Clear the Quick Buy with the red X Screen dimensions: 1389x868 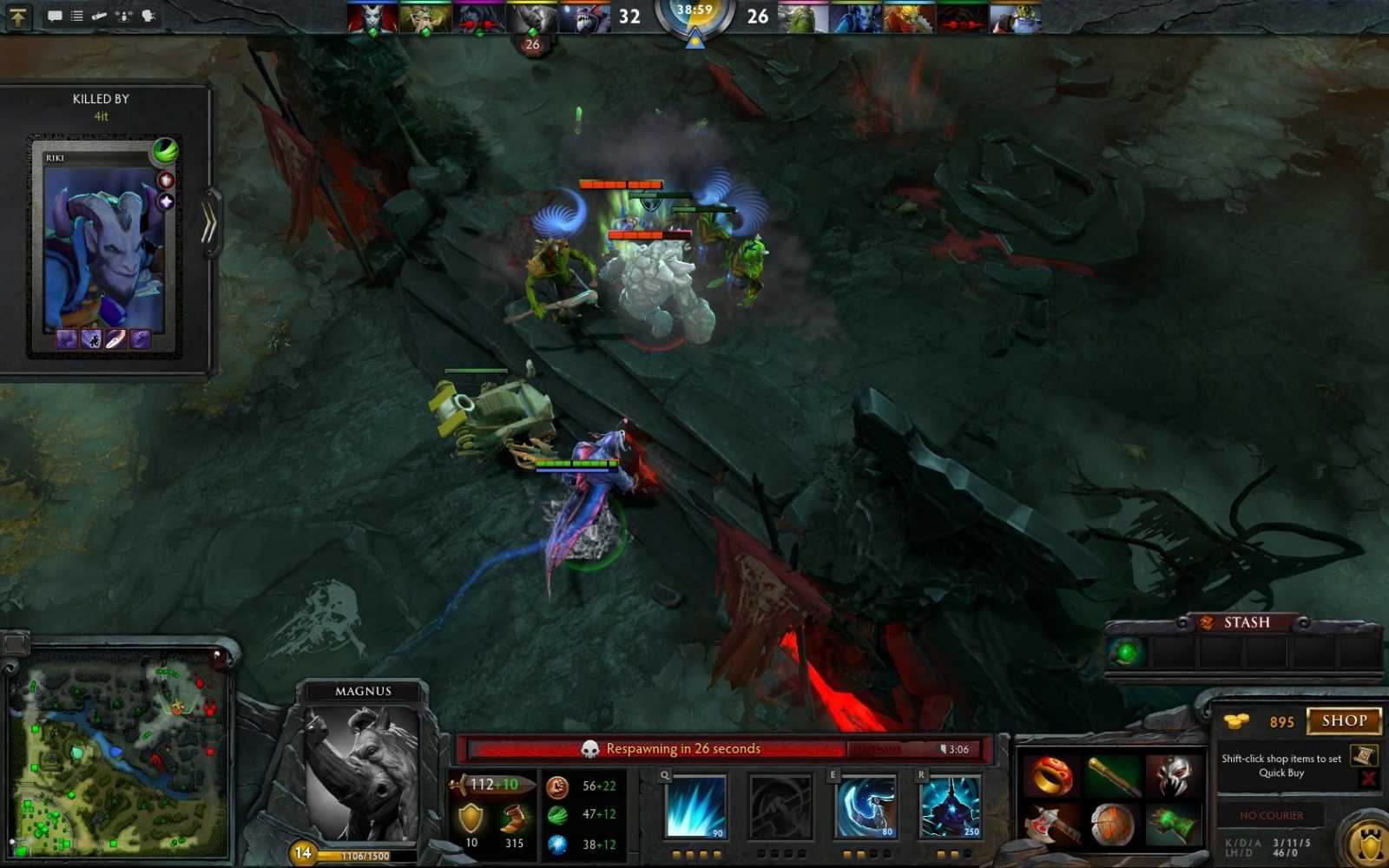pos(1367,779)
